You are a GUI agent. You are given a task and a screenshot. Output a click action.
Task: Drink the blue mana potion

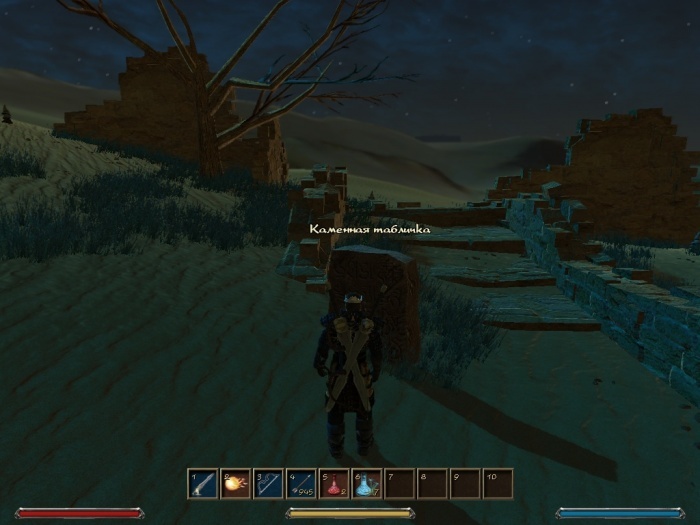coord(366,484)
